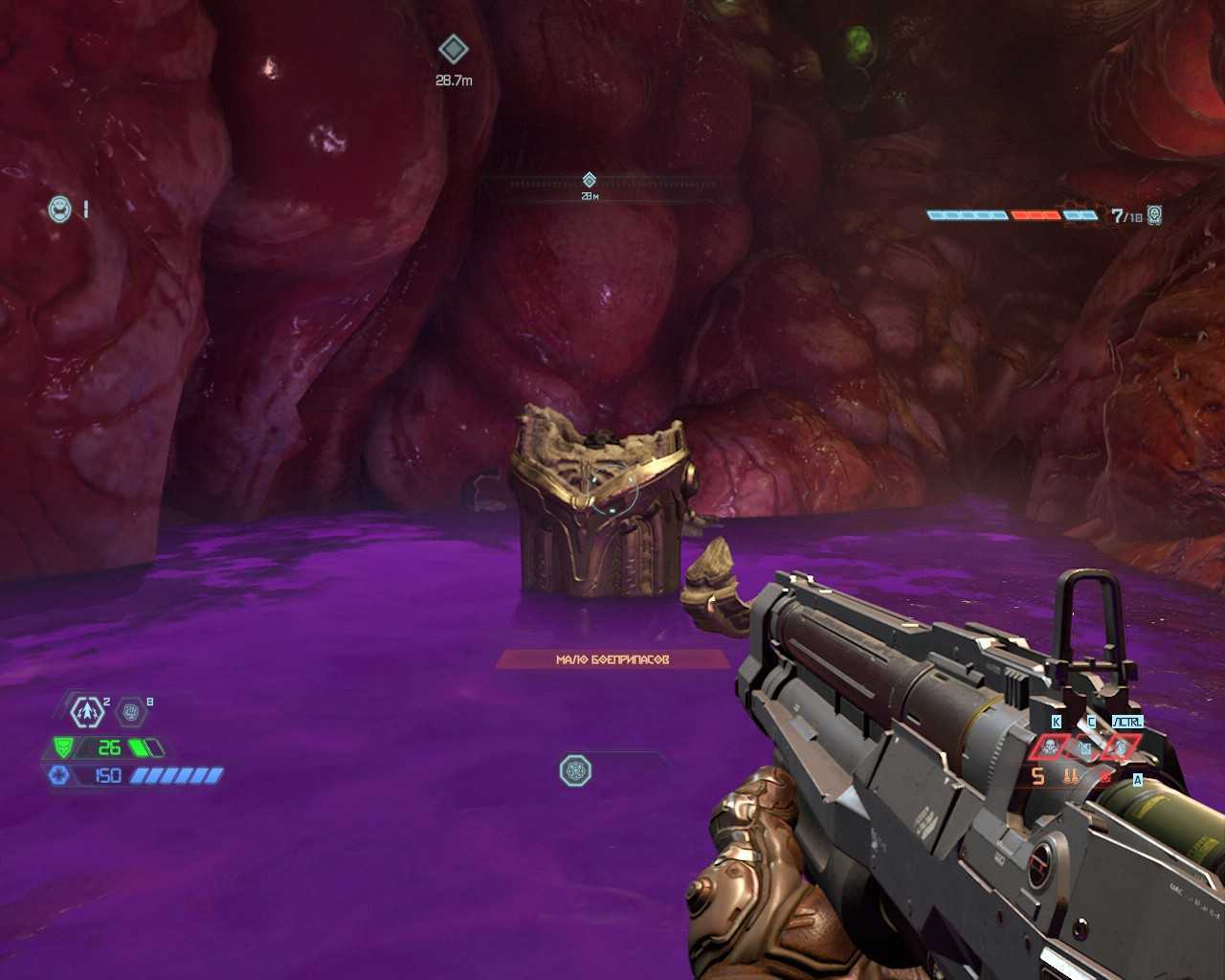Click the blue health hexagon icon

(59, 775)
